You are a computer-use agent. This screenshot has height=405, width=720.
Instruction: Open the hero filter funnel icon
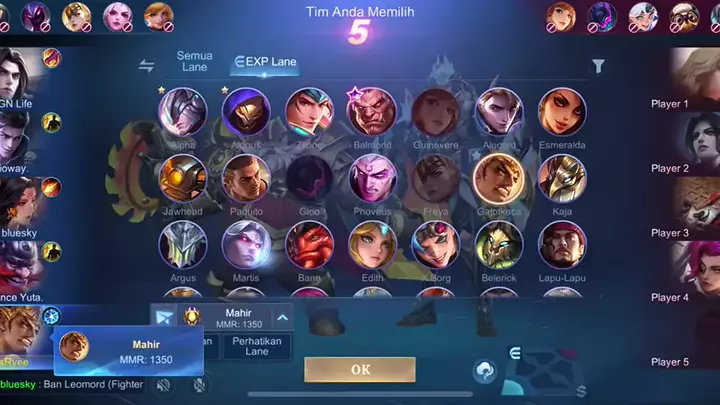tap(598, 67)
